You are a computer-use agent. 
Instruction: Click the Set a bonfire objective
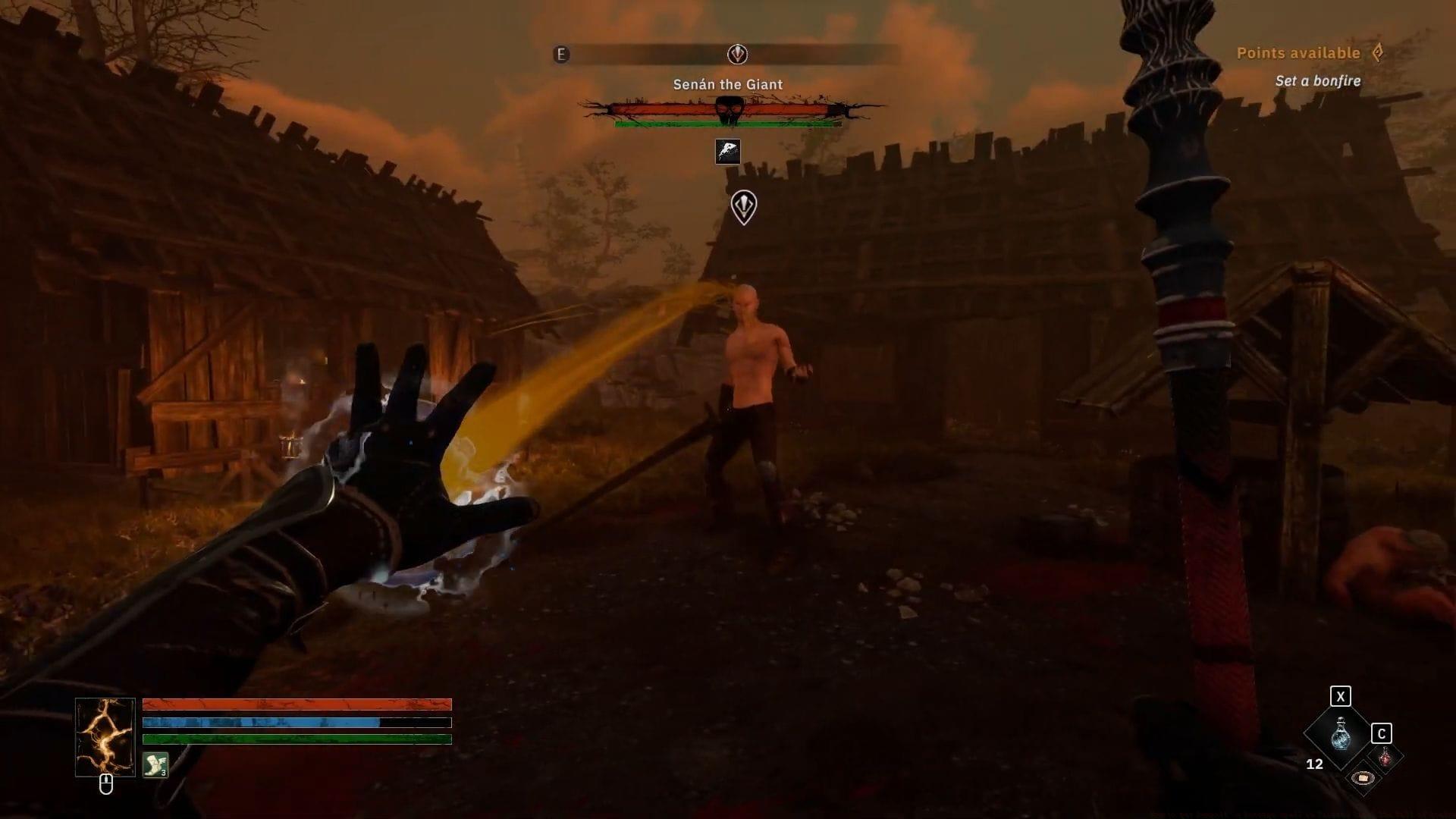tap(1317, 81)
